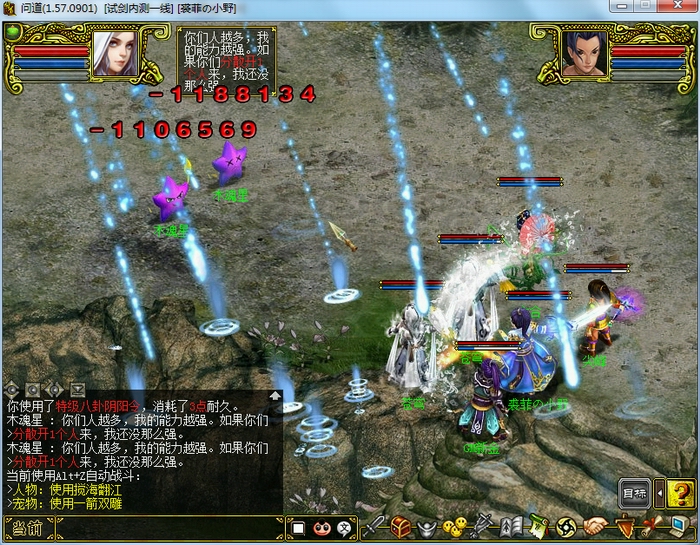The width and height of the screenshot is (700, 545).
Task: Open the yellow question mark help
Action: 681,493
